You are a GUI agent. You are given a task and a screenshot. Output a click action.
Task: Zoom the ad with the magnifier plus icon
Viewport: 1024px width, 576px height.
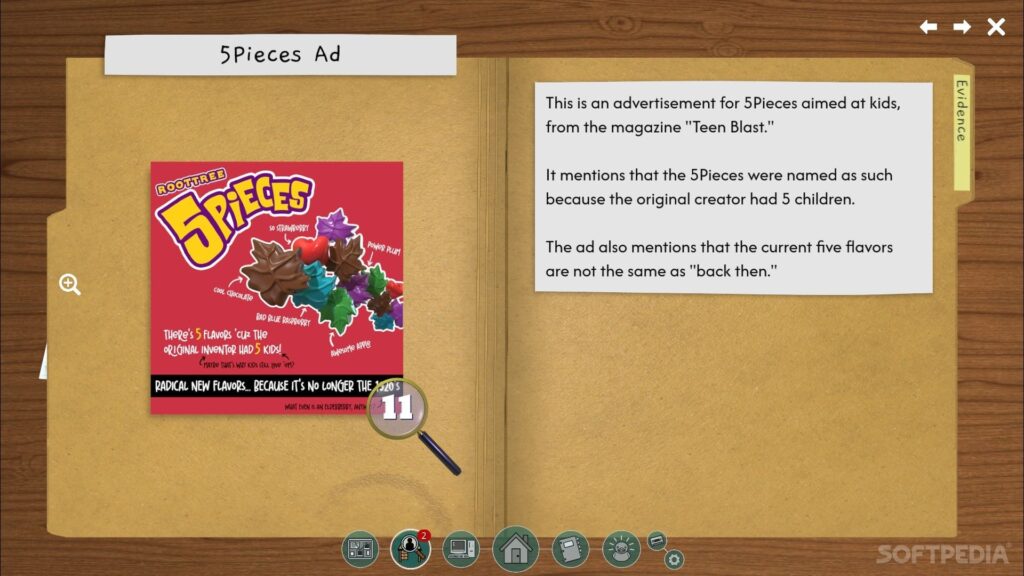point(70,285)
